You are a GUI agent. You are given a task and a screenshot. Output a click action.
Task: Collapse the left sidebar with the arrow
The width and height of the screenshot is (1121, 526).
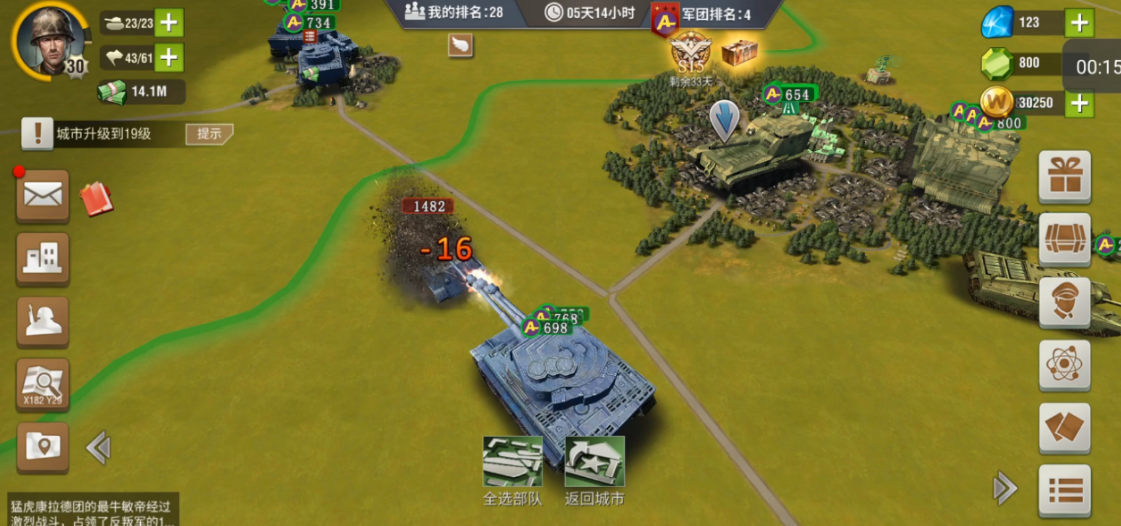pos(98,447)
